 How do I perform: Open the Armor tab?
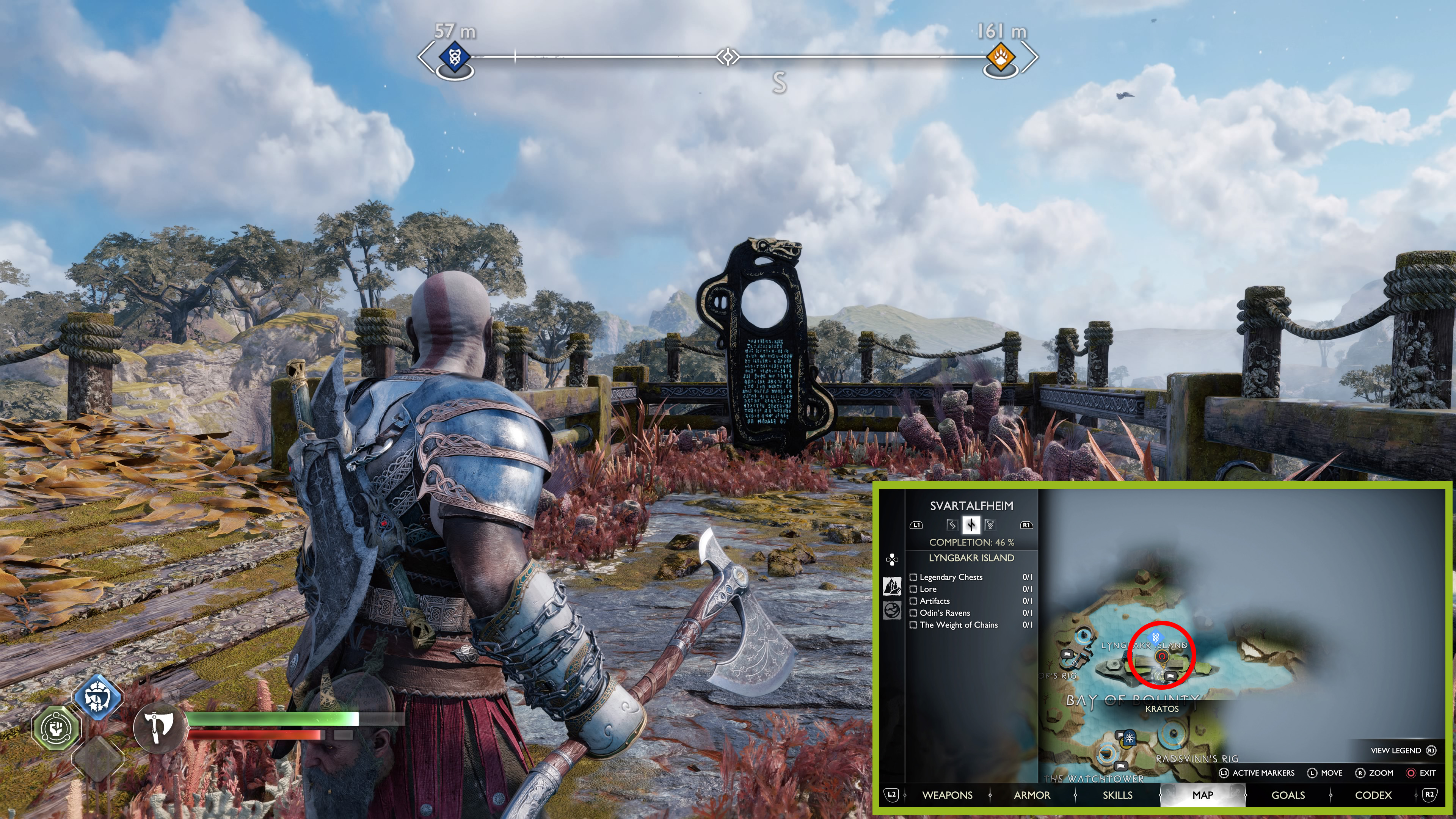(1031, 795)
